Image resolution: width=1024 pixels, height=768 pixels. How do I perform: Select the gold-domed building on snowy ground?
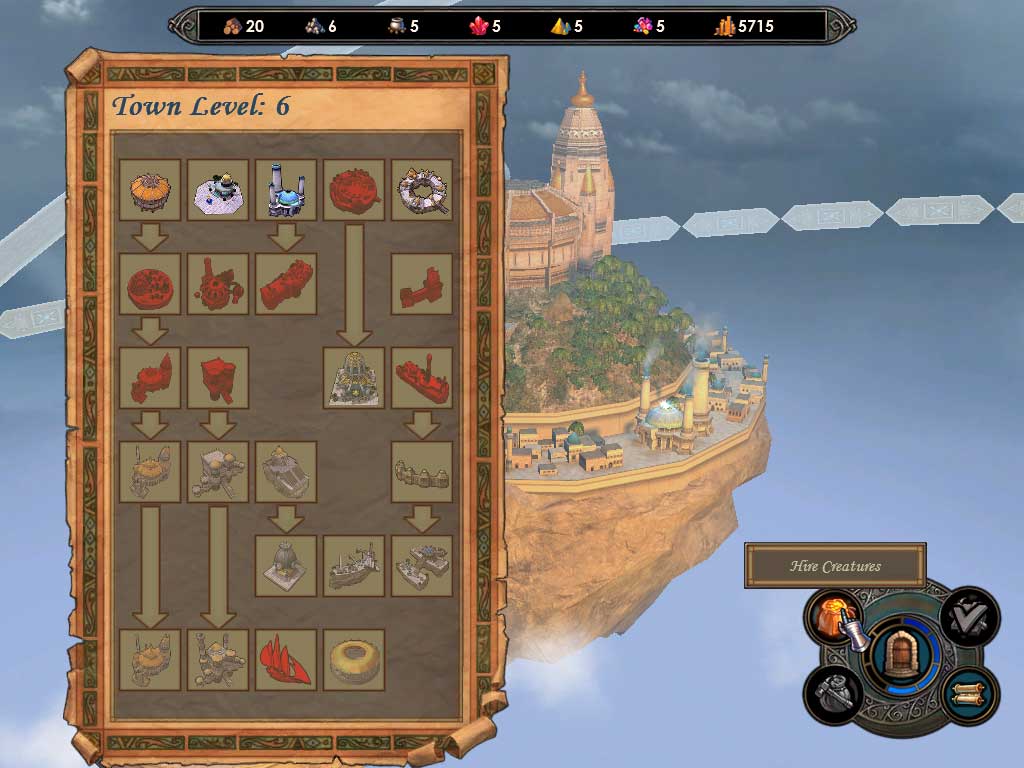point(218,190)
